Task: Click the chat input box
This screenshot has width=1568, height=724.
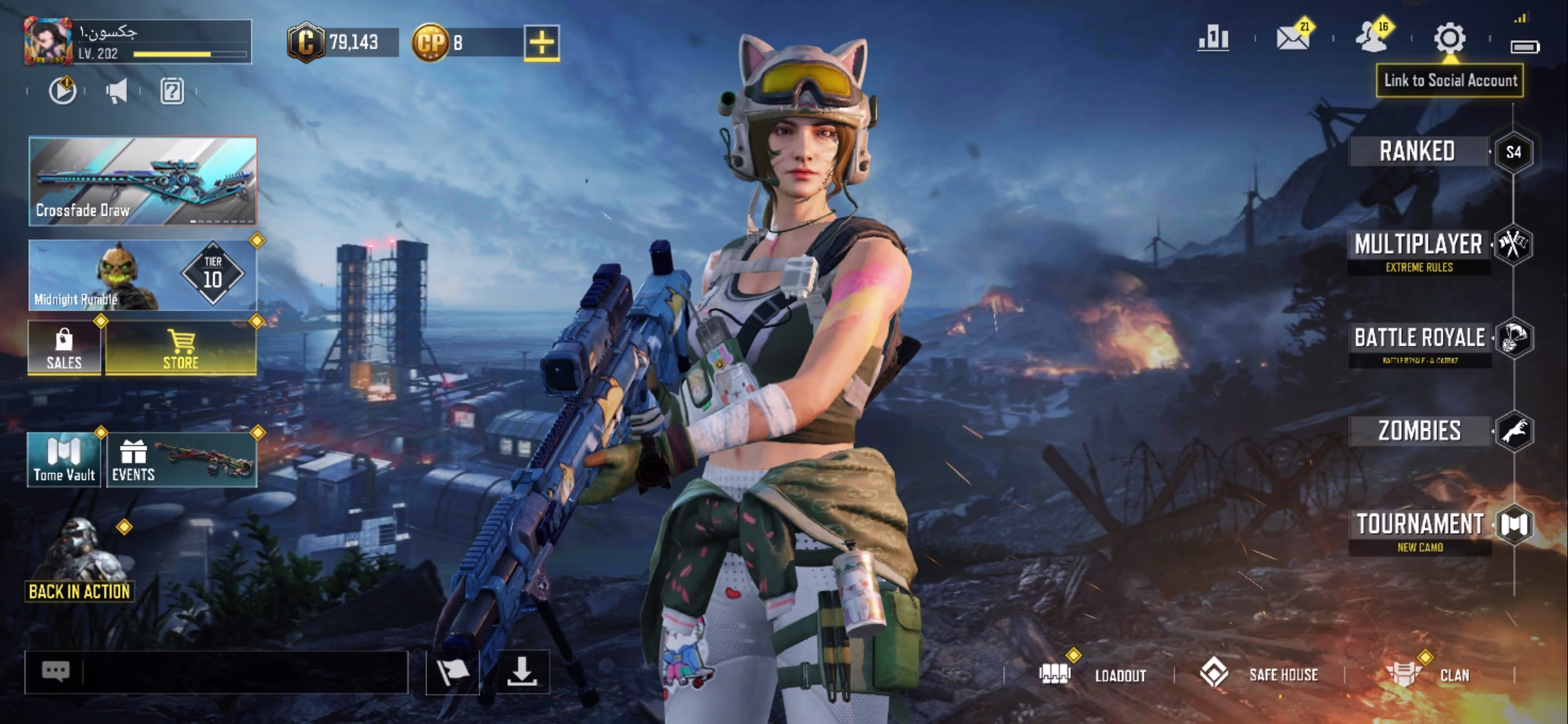Action: tap(241, 672)
